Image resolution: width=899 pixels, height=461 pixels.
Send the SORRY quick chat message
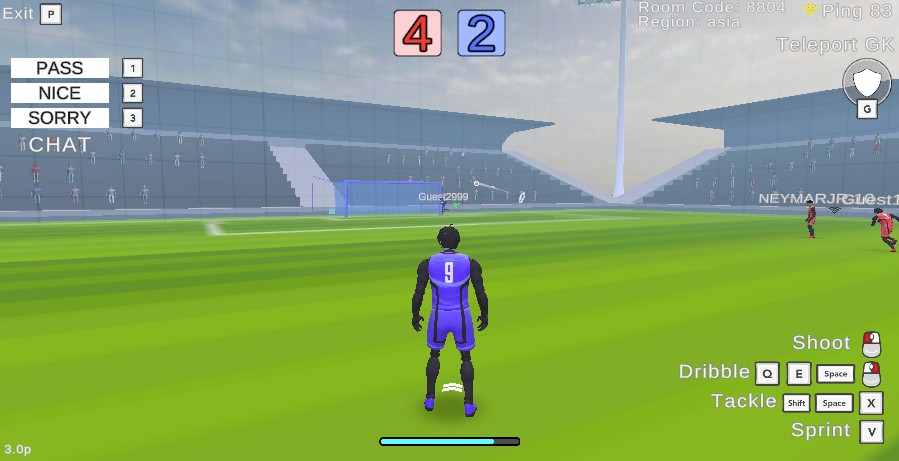(x=60, y=118)
